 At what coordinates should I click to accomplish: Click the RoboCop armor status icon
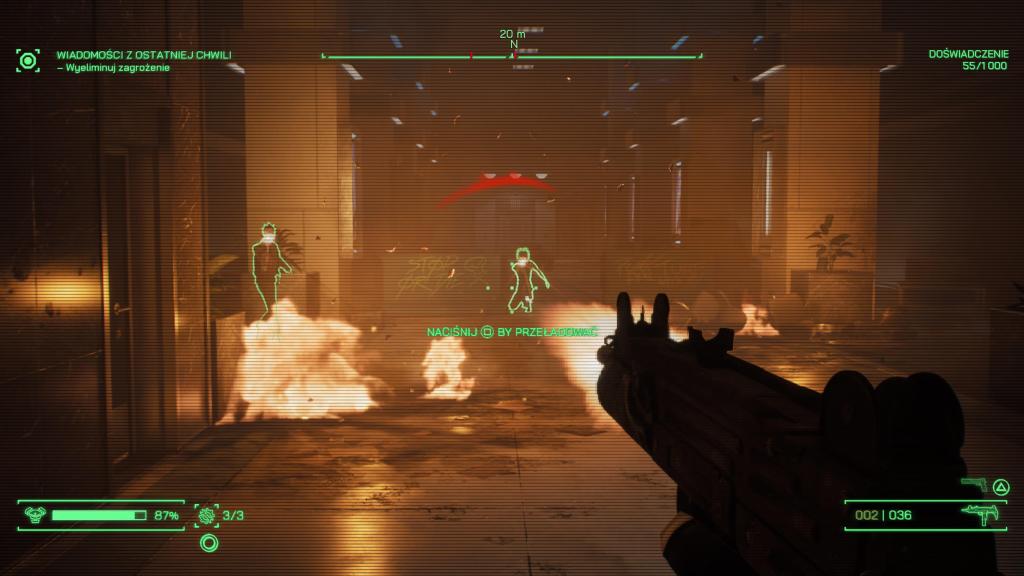[x=34, y=515]
